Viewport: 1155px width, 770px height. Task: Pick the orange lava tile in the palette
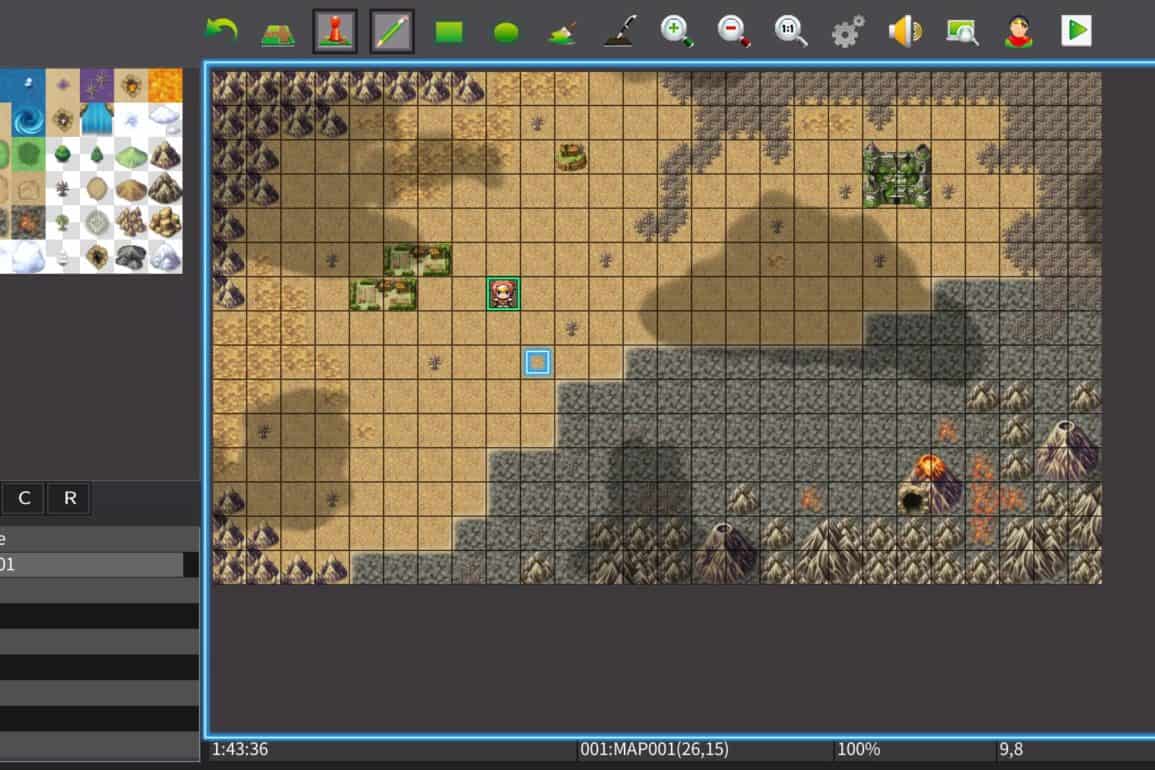[x=165, y=86]
